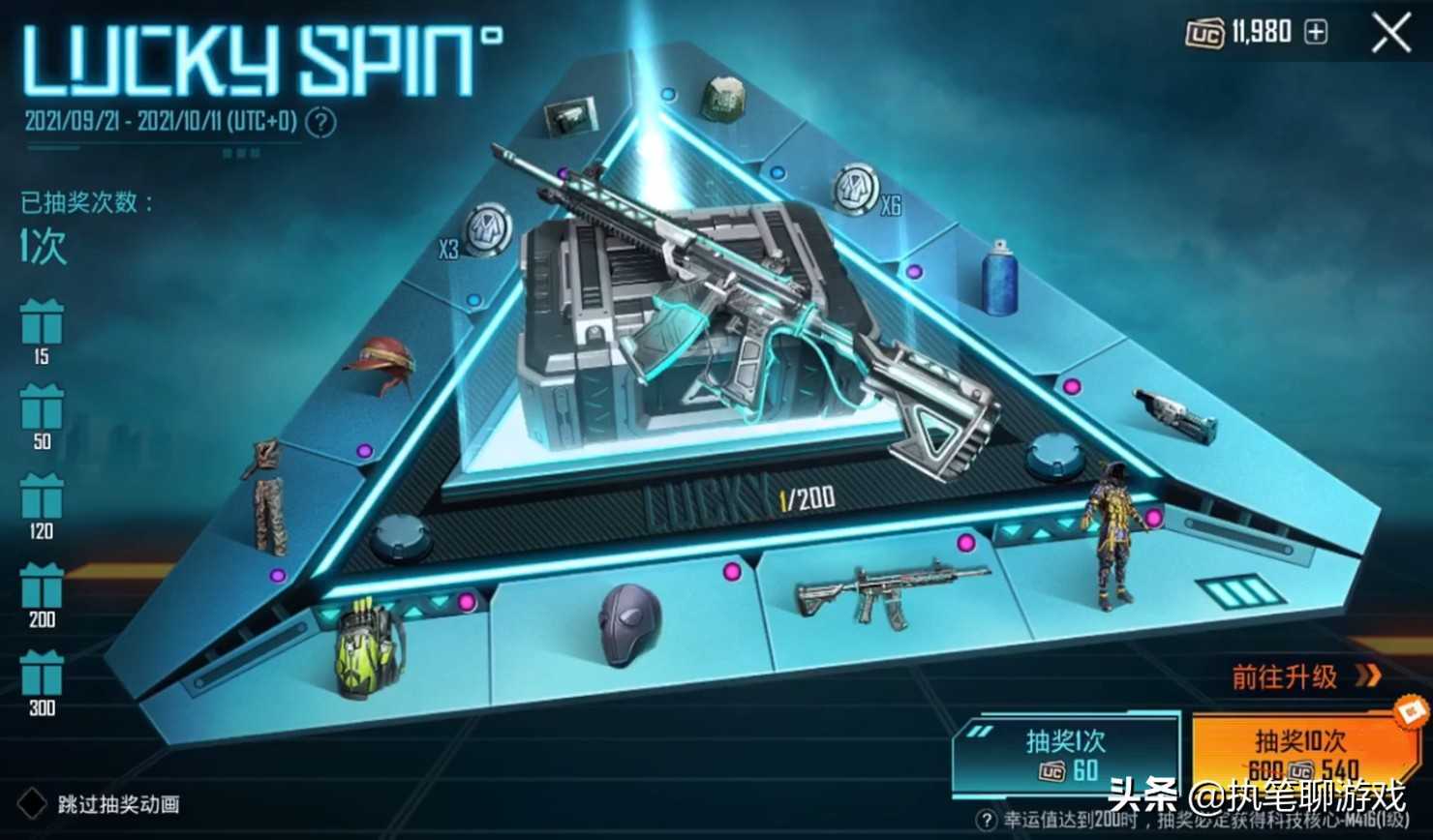
Task: View the rifle skin in bottom row
Action: 888,593
